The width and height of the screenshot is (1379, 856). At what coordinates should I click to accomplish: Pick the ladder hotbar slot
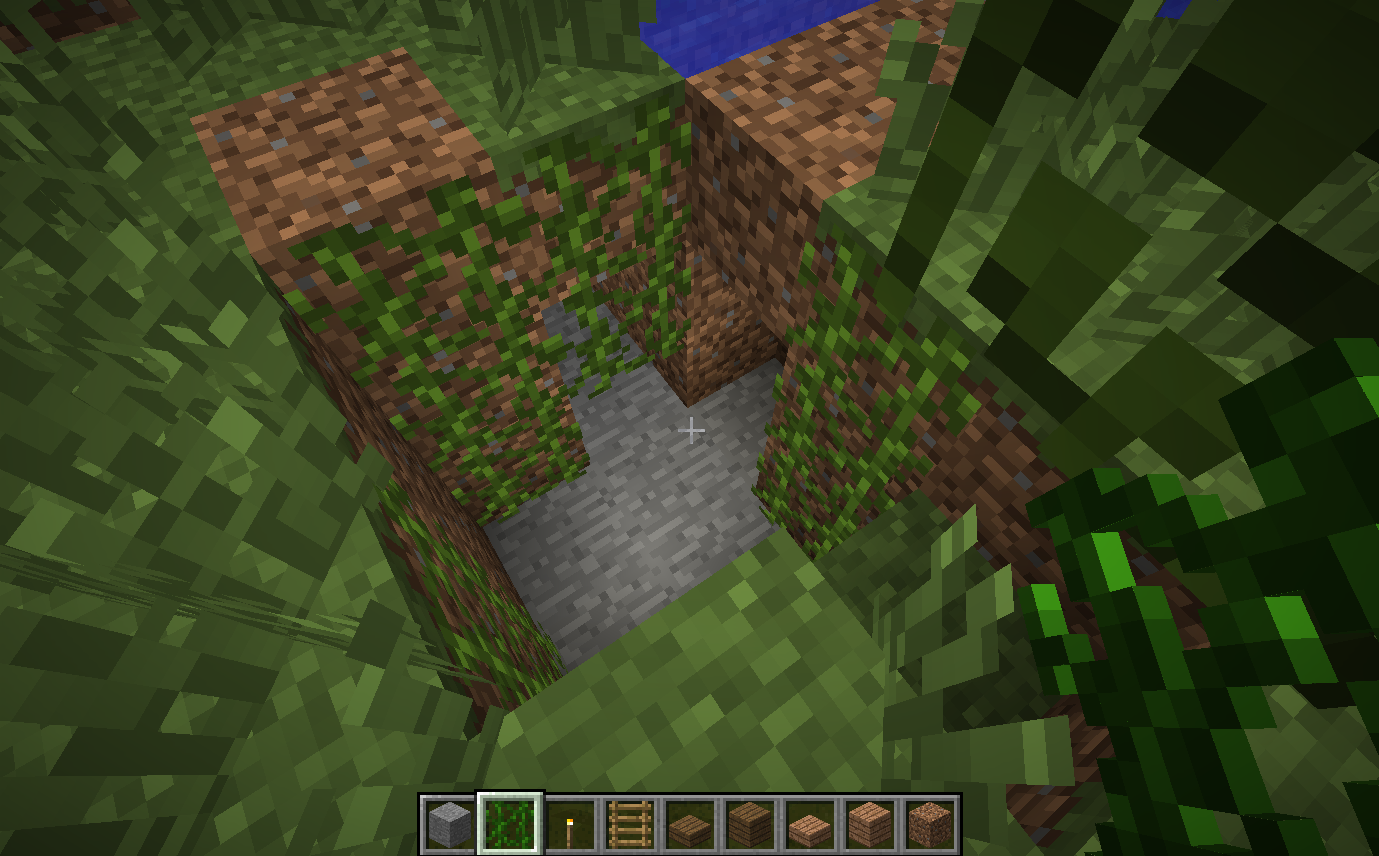630,825
